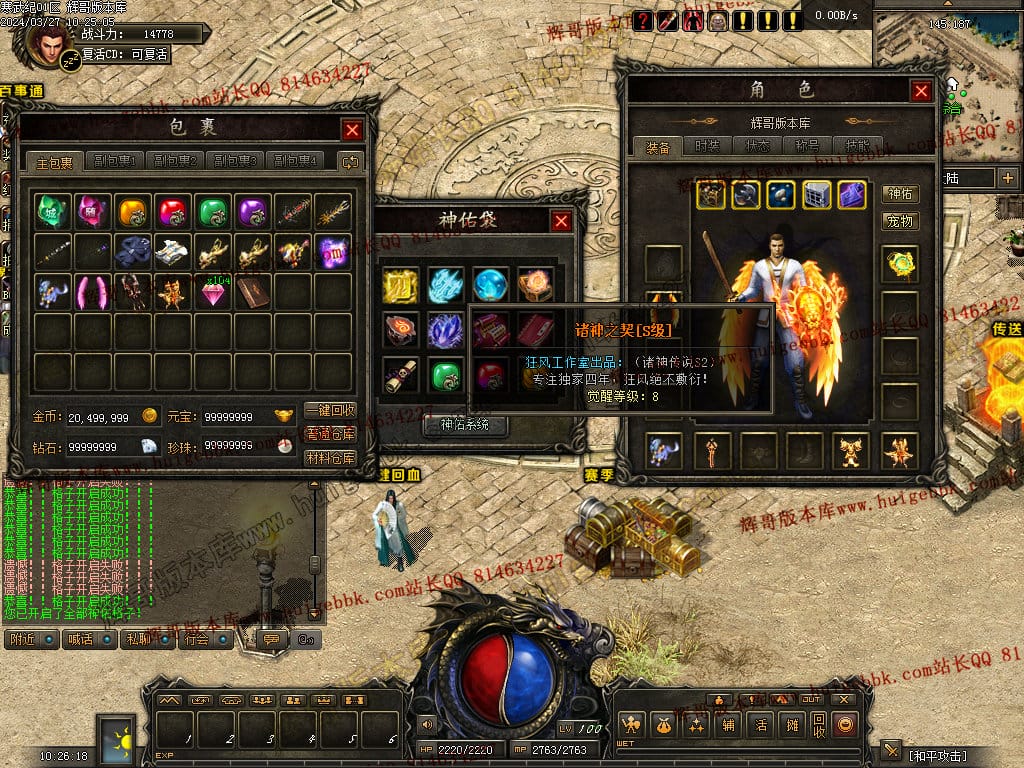
Task: Open the 副包裹4 bag tab
Action: coord(297,161)
